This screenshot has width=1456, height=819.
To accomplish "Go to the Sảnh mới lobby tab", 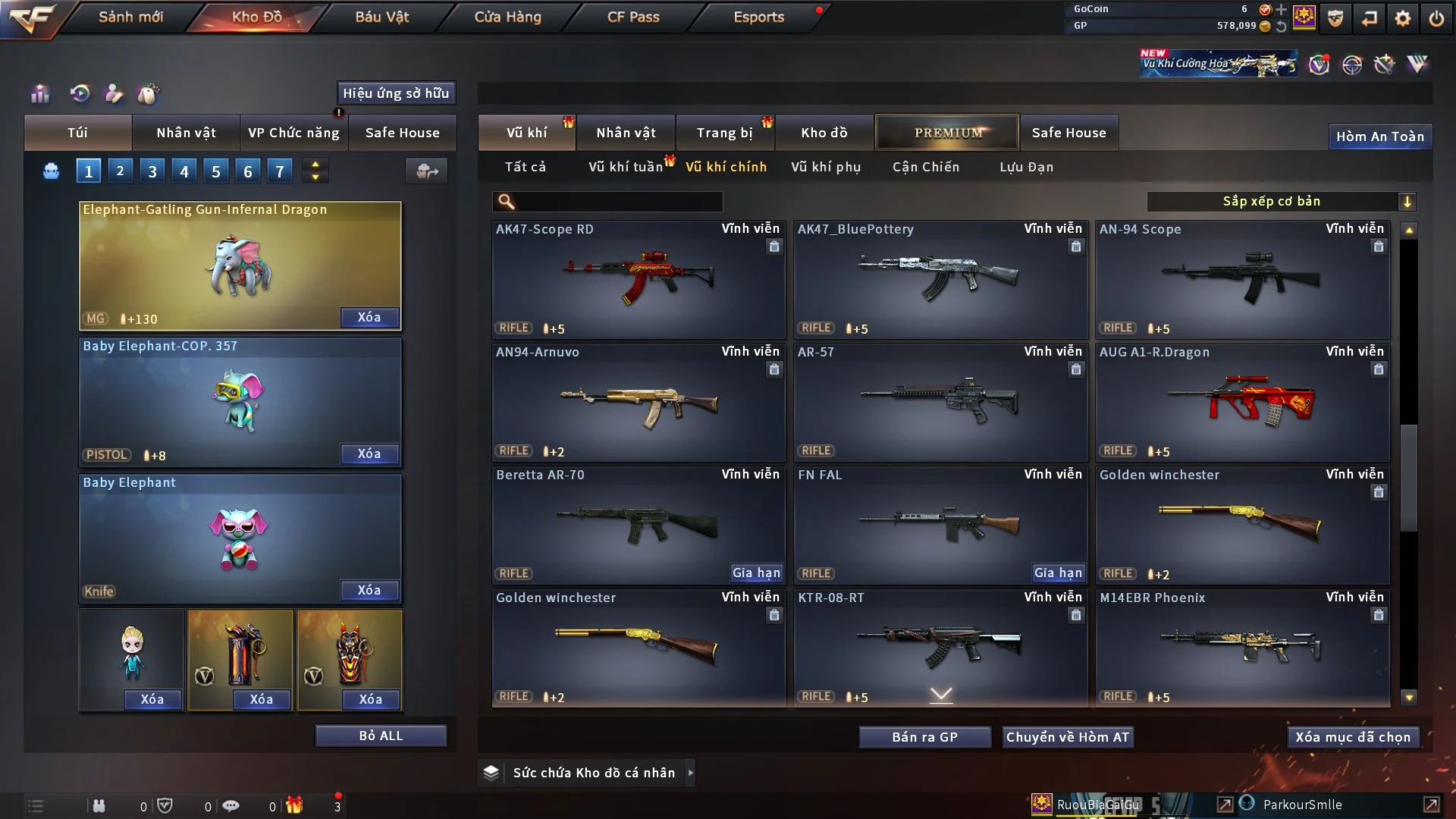I will 130,17.
